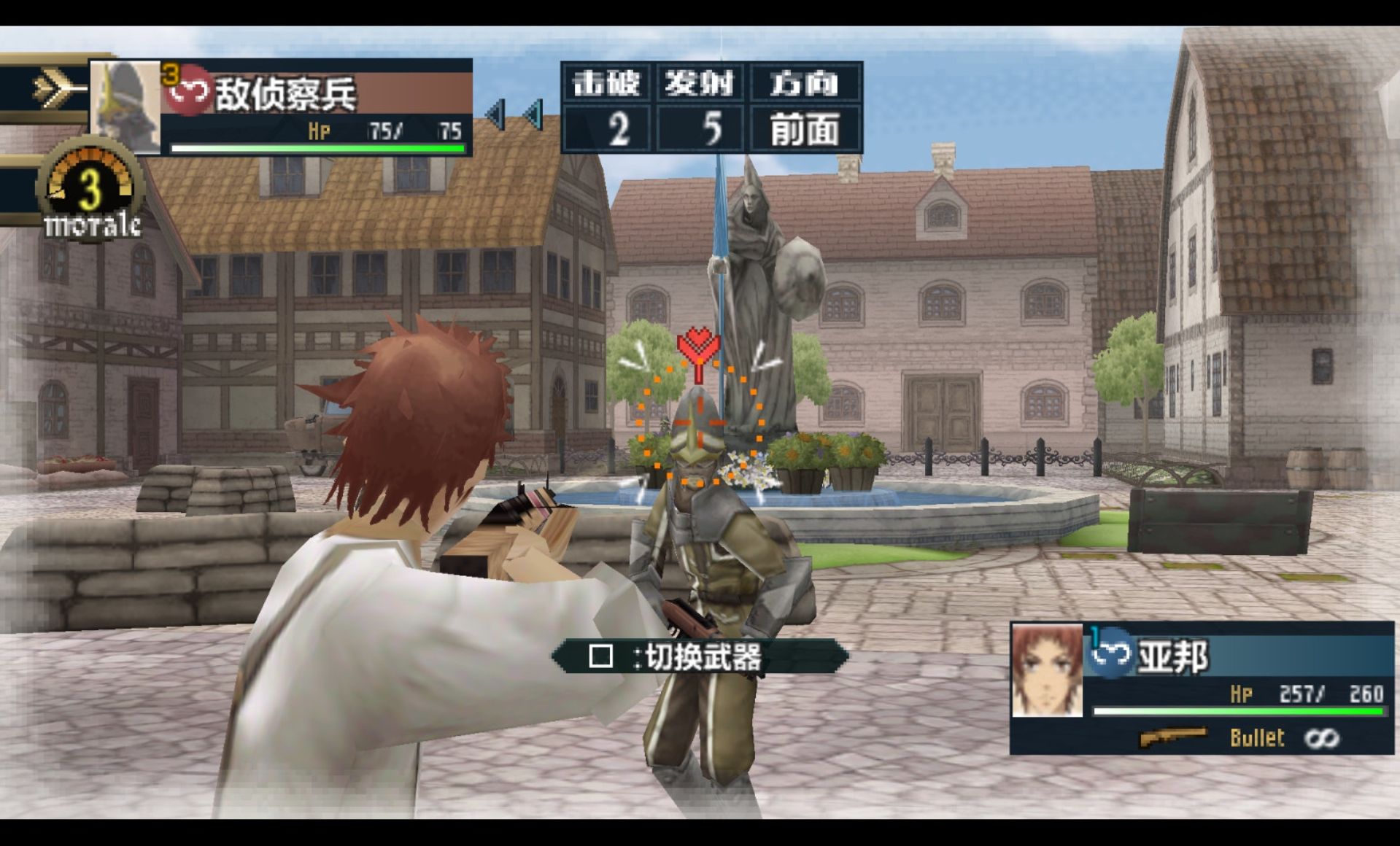
Task: Select the enemy scout portrait in target panel
Action: pyautogui.click(x=125, y=106)
